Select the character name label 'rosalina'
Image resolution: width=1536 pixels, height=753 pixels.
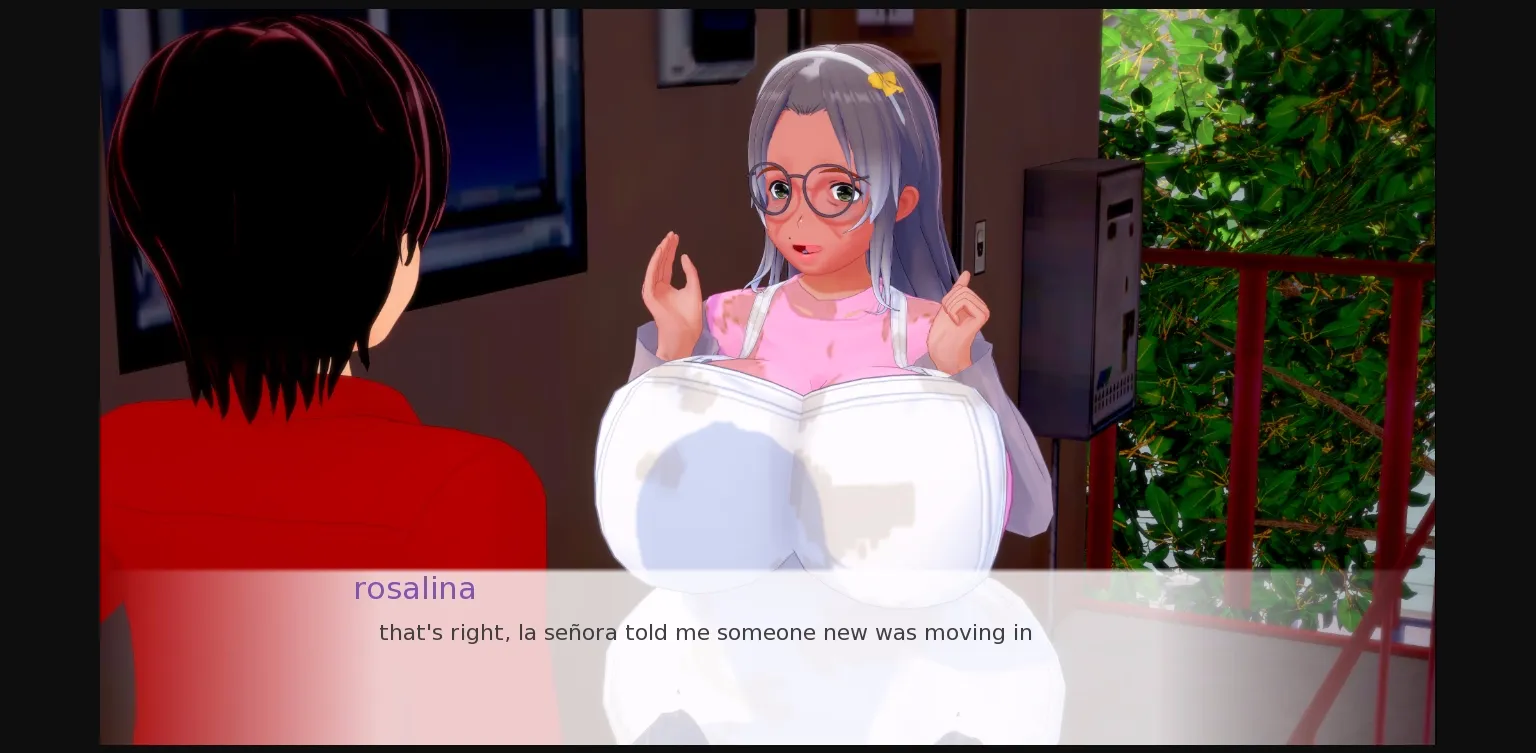point(414,589)
